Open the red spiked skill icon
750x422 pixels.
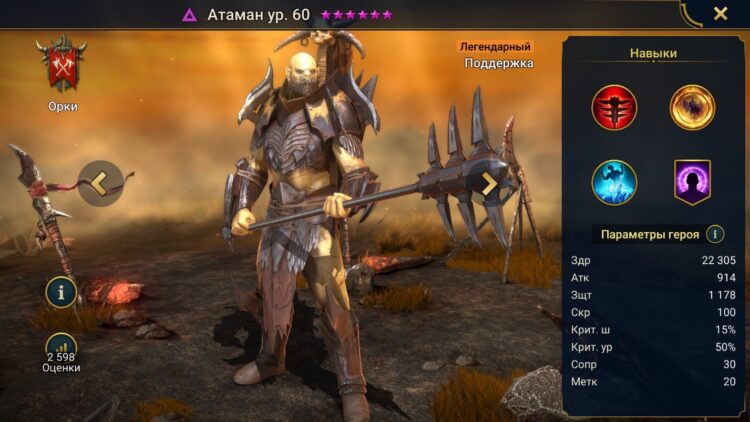tap(614, 107)
